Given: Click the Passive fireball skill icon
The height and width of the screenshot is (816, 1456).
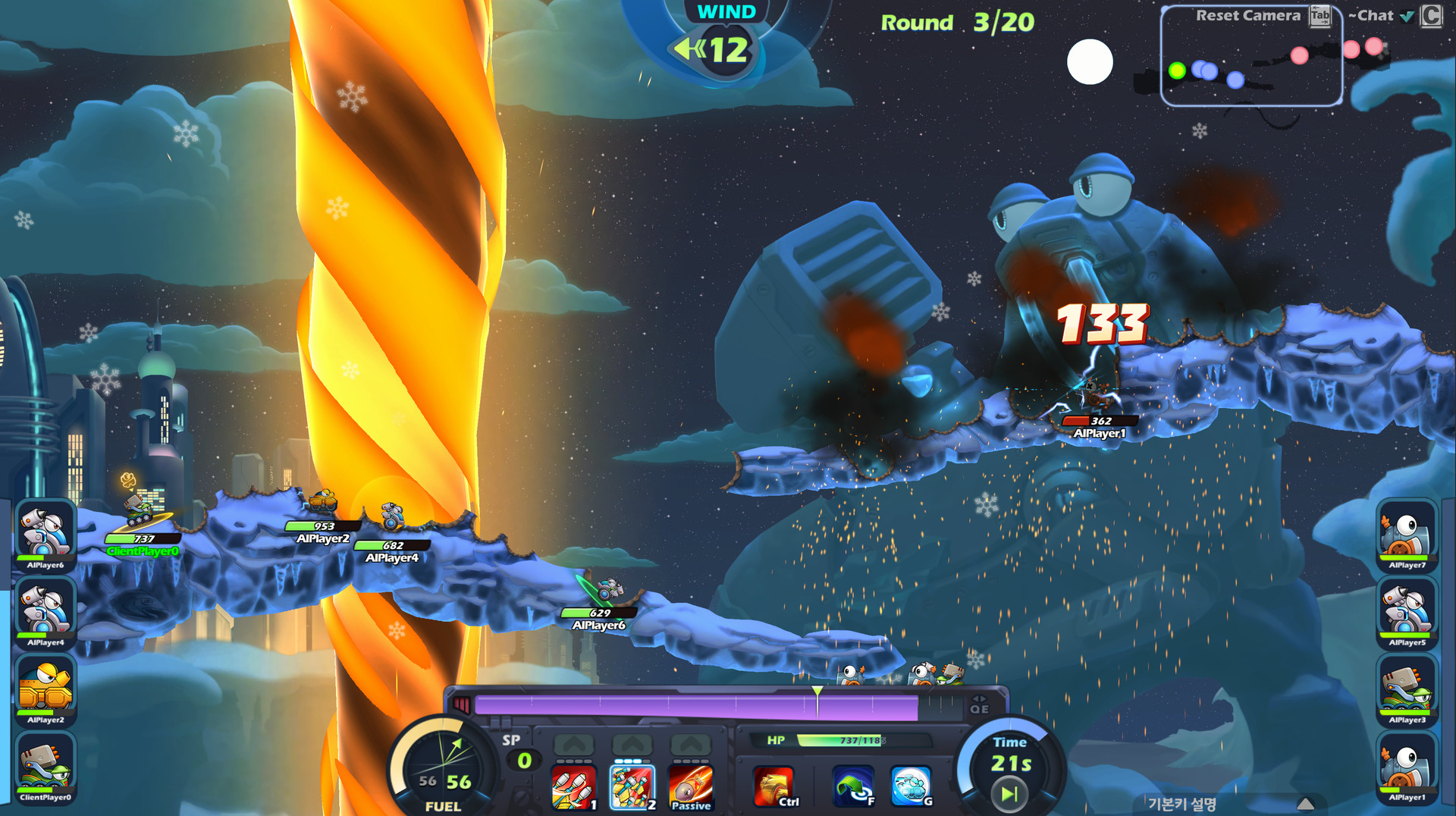Looking at the screenshot, I should point(690,787).
